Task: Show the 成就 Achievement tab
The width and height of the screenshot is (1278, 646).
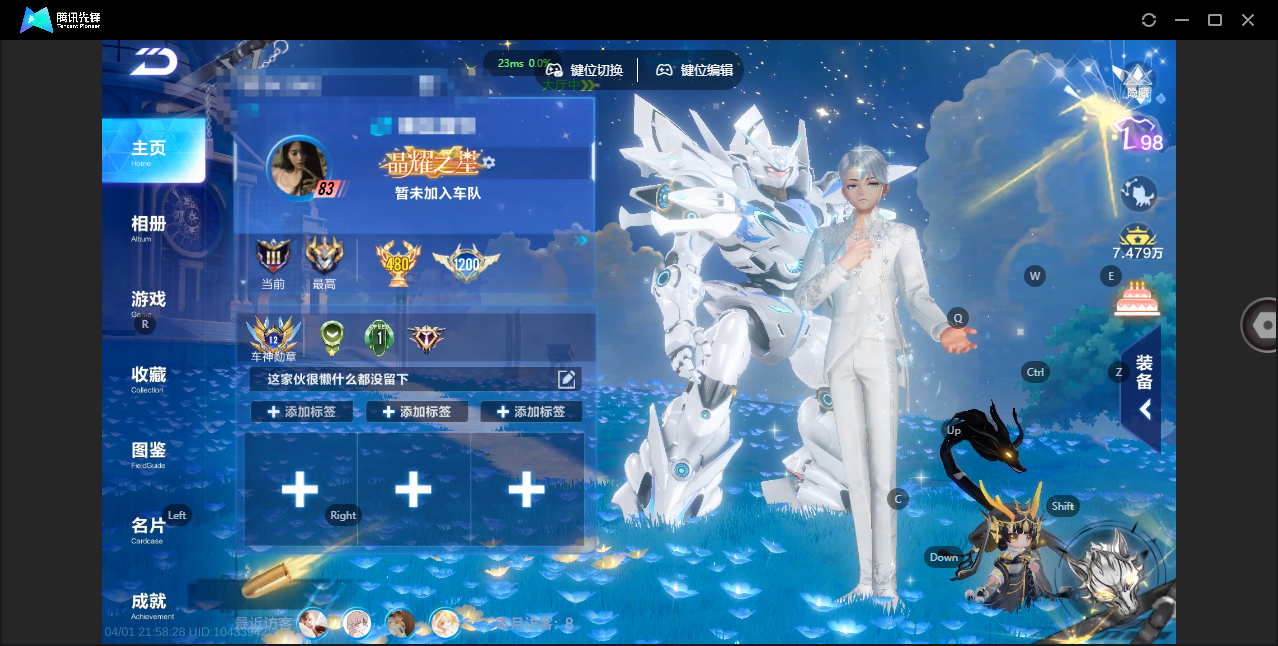Action: click(x=148, y=603)
